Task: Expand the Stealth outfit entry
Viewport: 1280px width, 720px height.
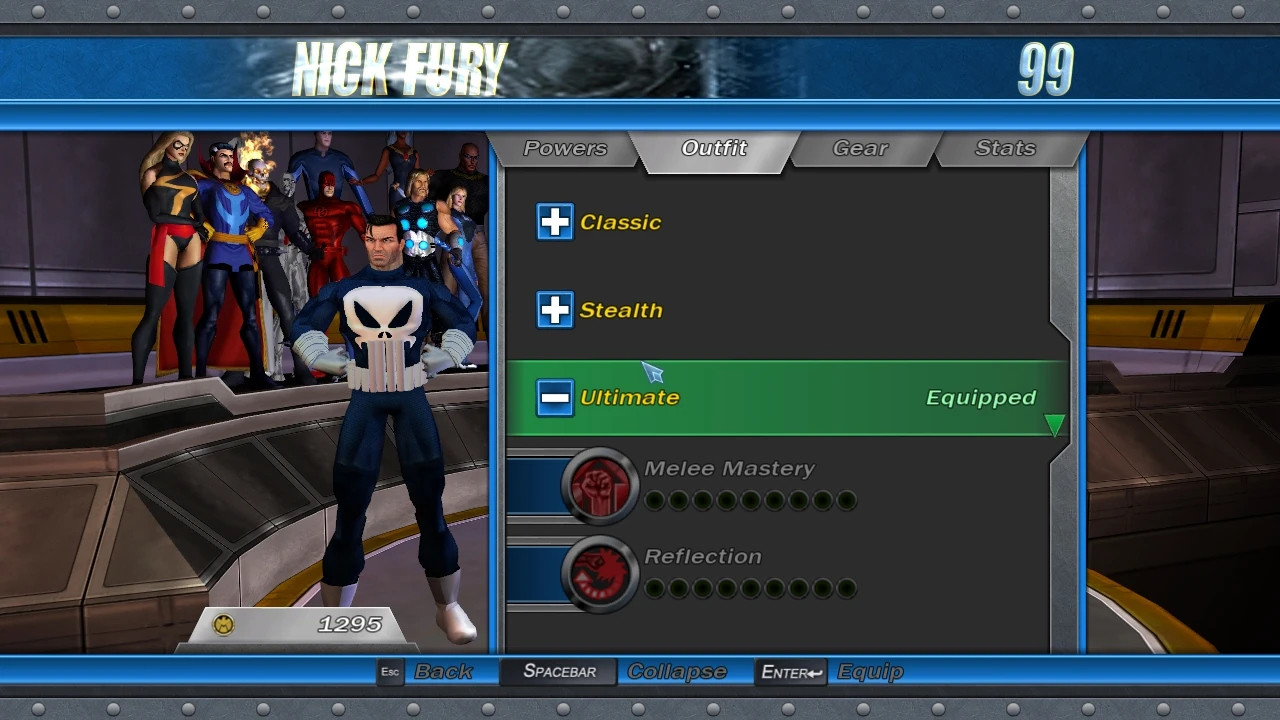Action: point(555,310)
